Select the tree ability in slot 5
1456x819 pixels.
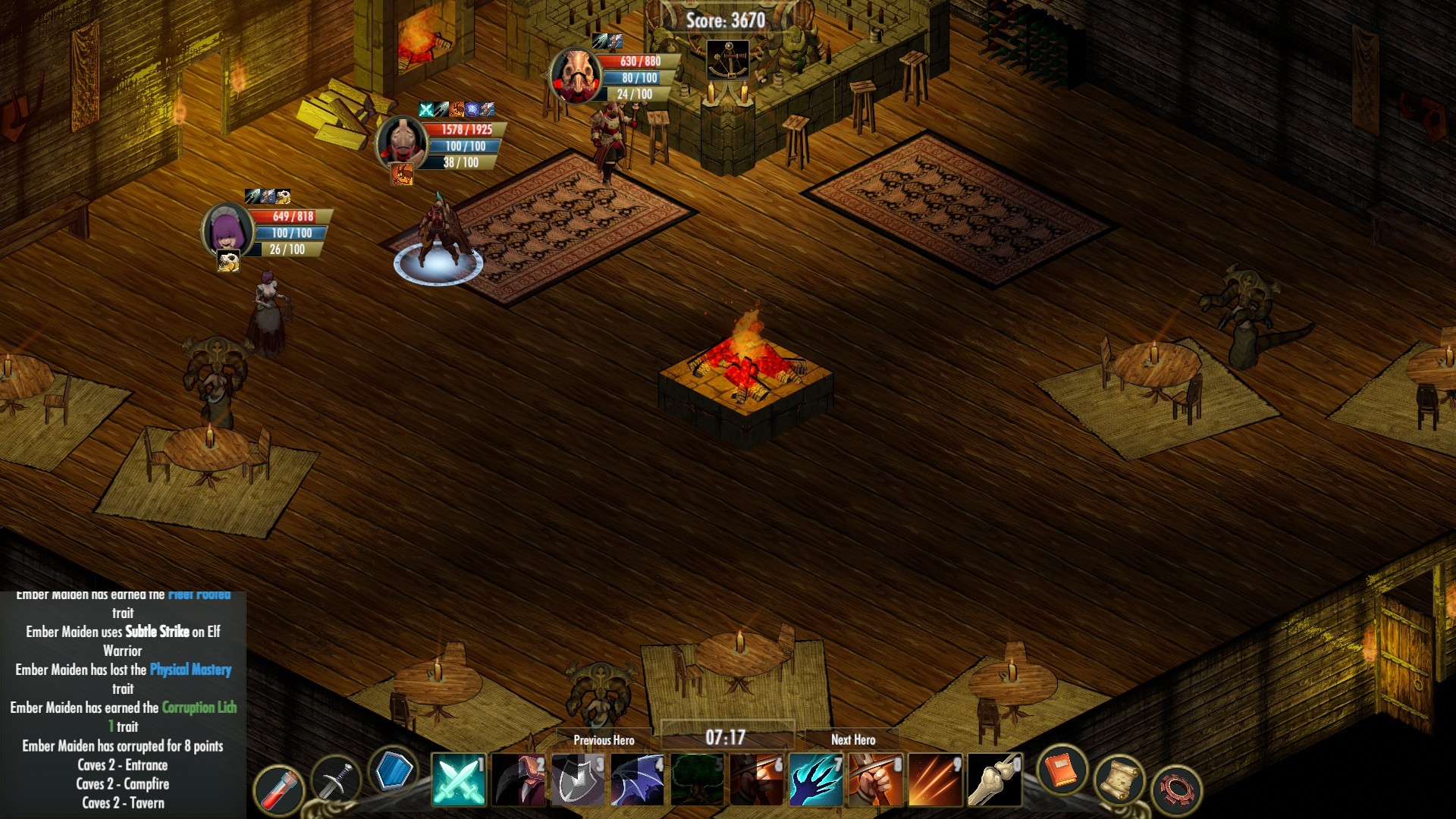[697, 780]
